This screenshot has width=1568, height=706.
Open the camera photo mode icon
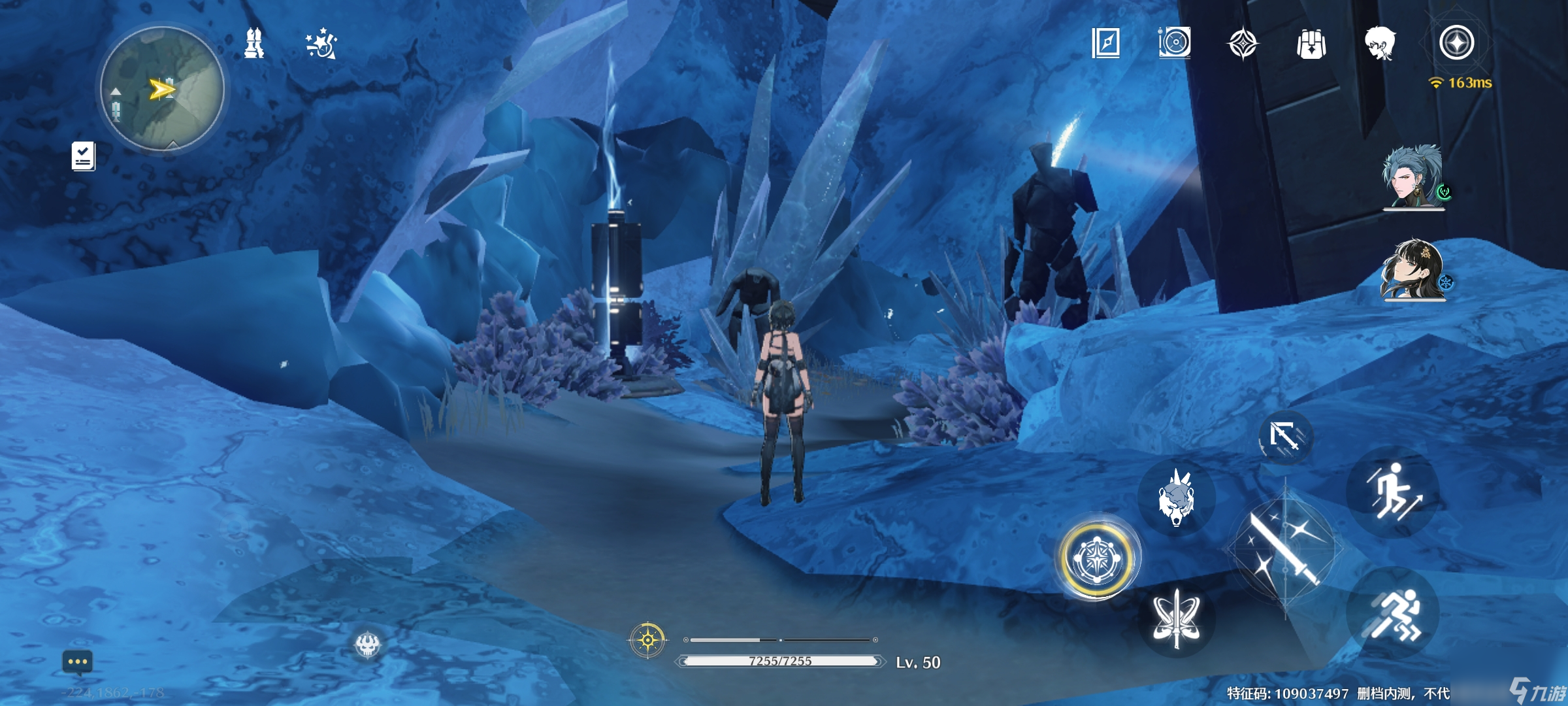1175,43
